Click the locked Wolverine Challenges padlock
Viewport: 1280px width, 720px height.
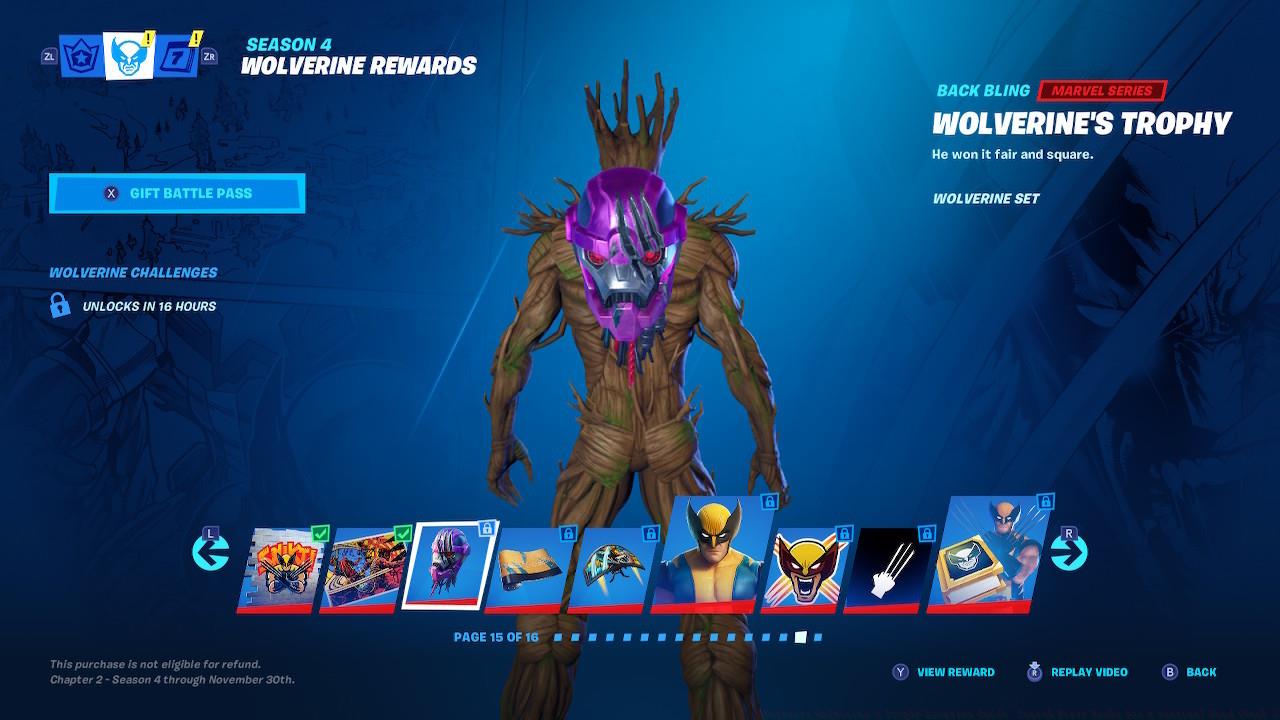coord(62,306)
